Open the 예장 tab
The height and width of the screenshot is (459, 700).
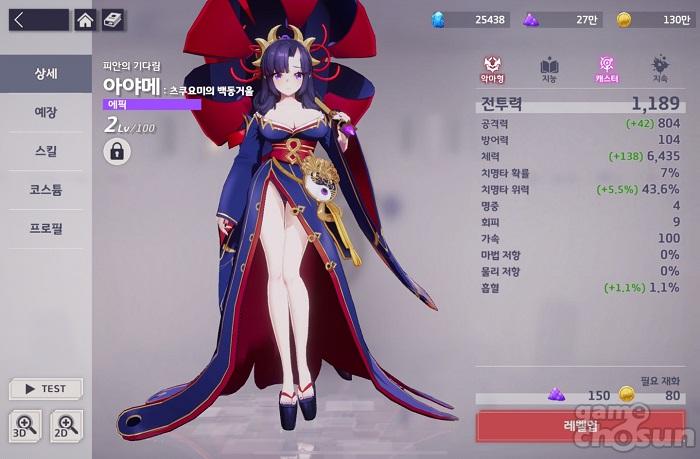[44, 113]
